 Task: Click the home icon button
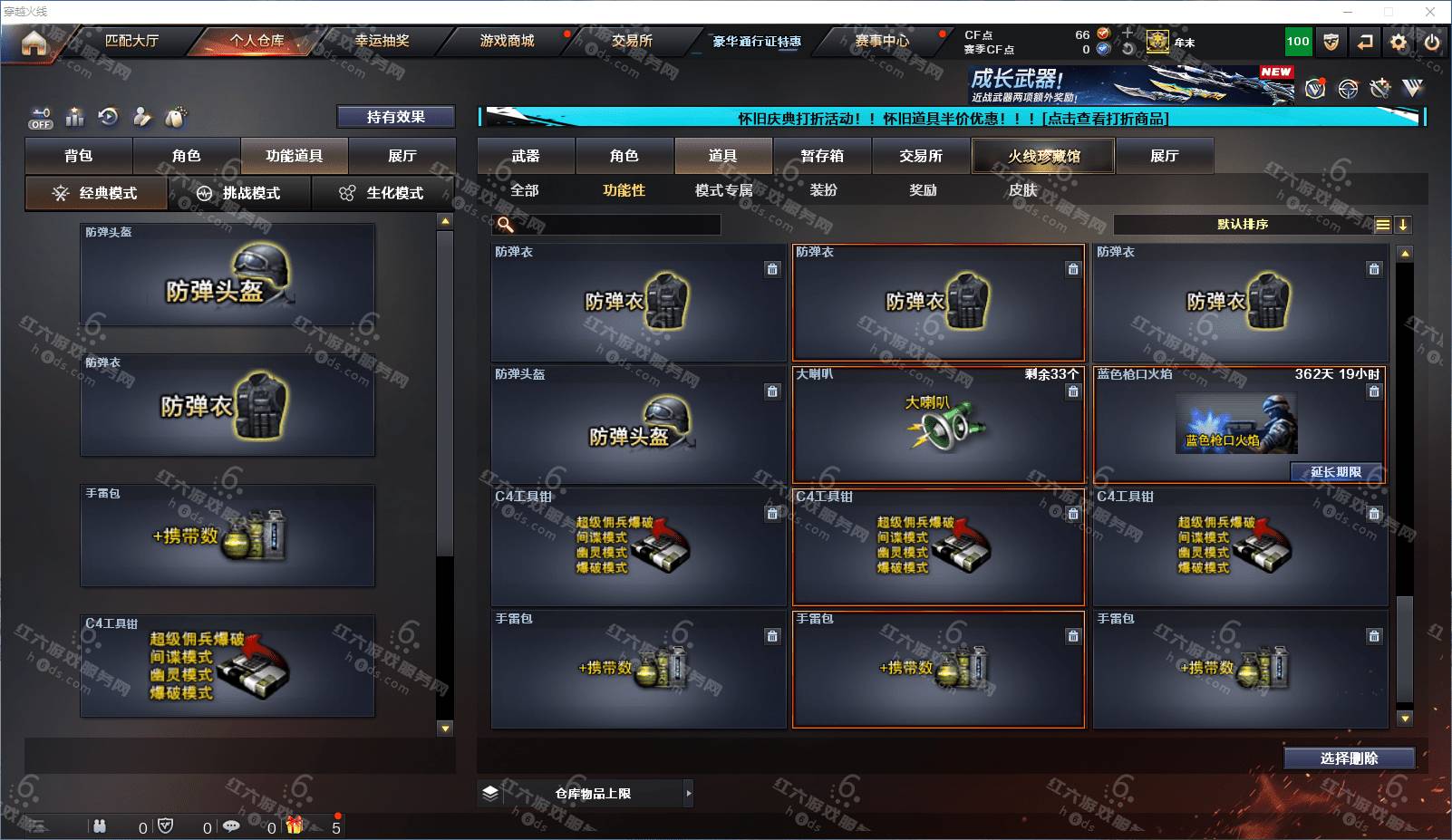click(34, 43)
